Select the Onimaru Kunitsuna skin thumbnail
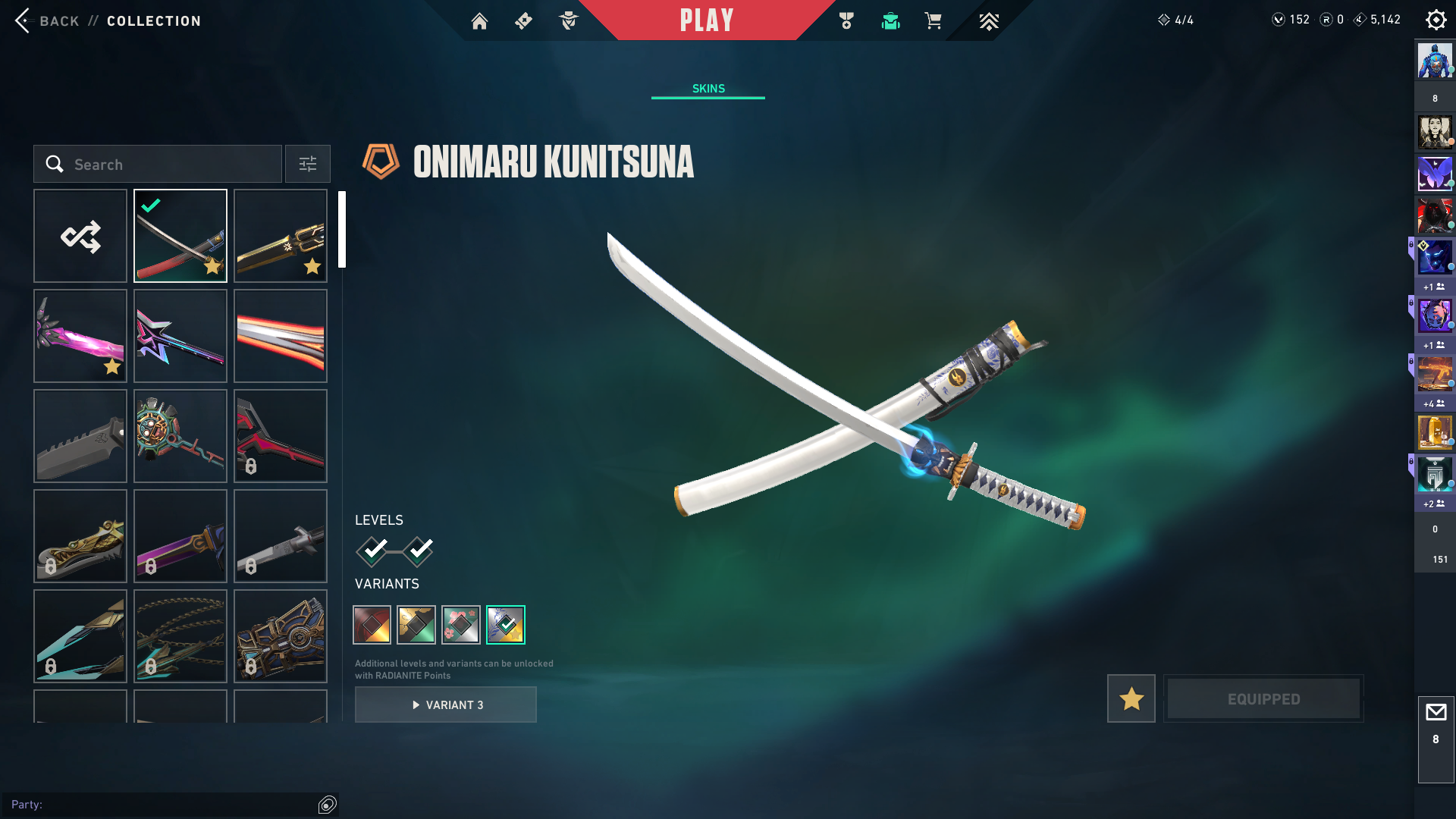 180,236
